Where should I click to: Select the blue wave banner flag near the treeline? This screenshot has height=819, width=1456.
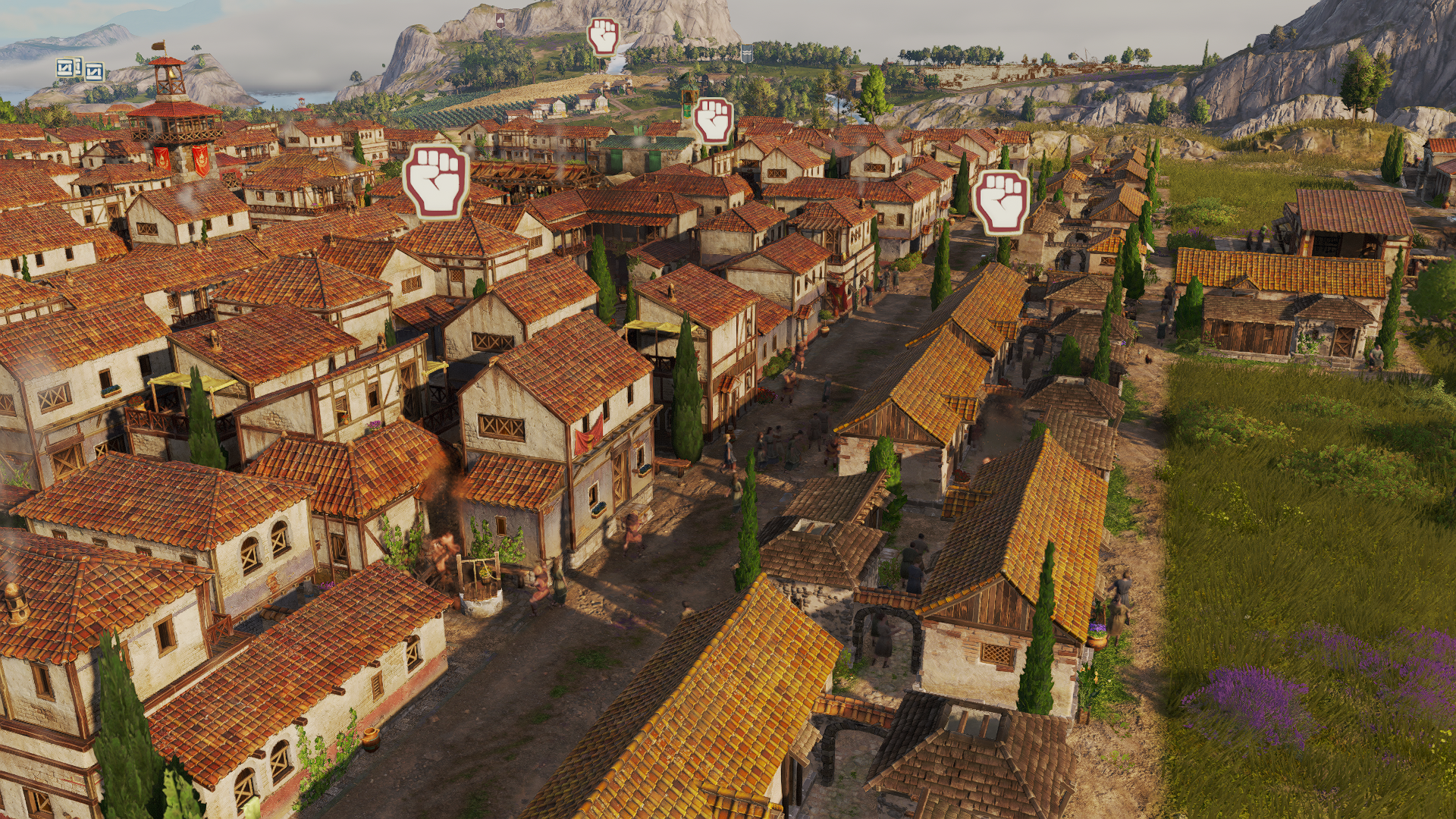tap(746, 52)
